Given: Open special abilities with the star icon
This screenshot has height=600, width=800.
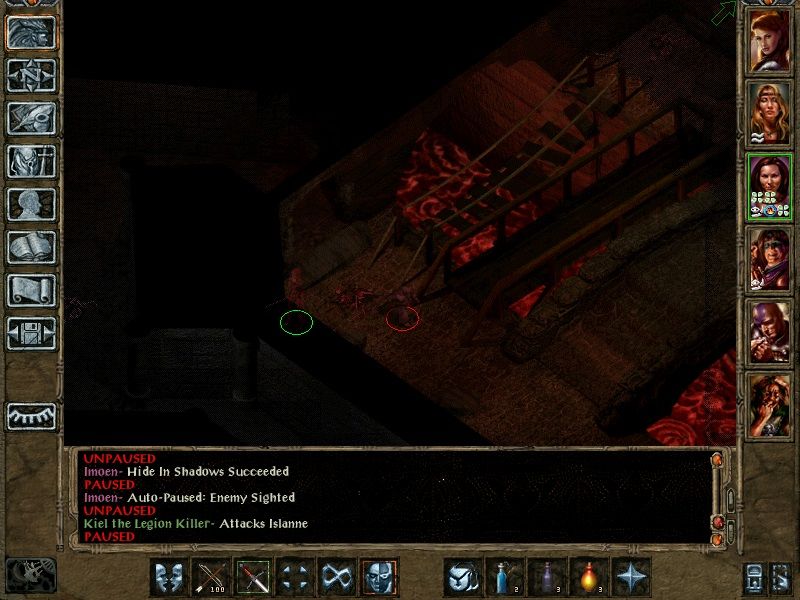Looking at the screenshot, I should [632, 577].
